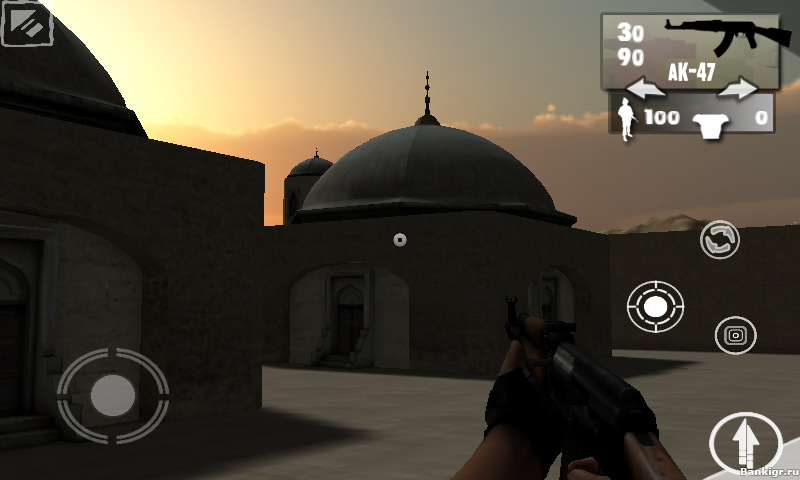This screenshot has width=800, height=480.
Task: Fire using the crosshair shoot button
Action: [655, 307]
